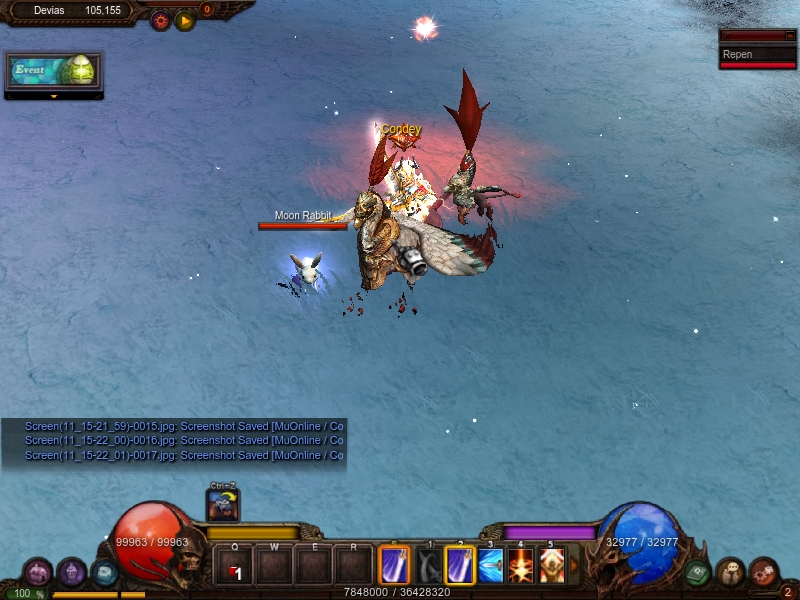Click the pet portrait labelled Ctrl+Z
The image size is (800, 600).
[222, 505]
